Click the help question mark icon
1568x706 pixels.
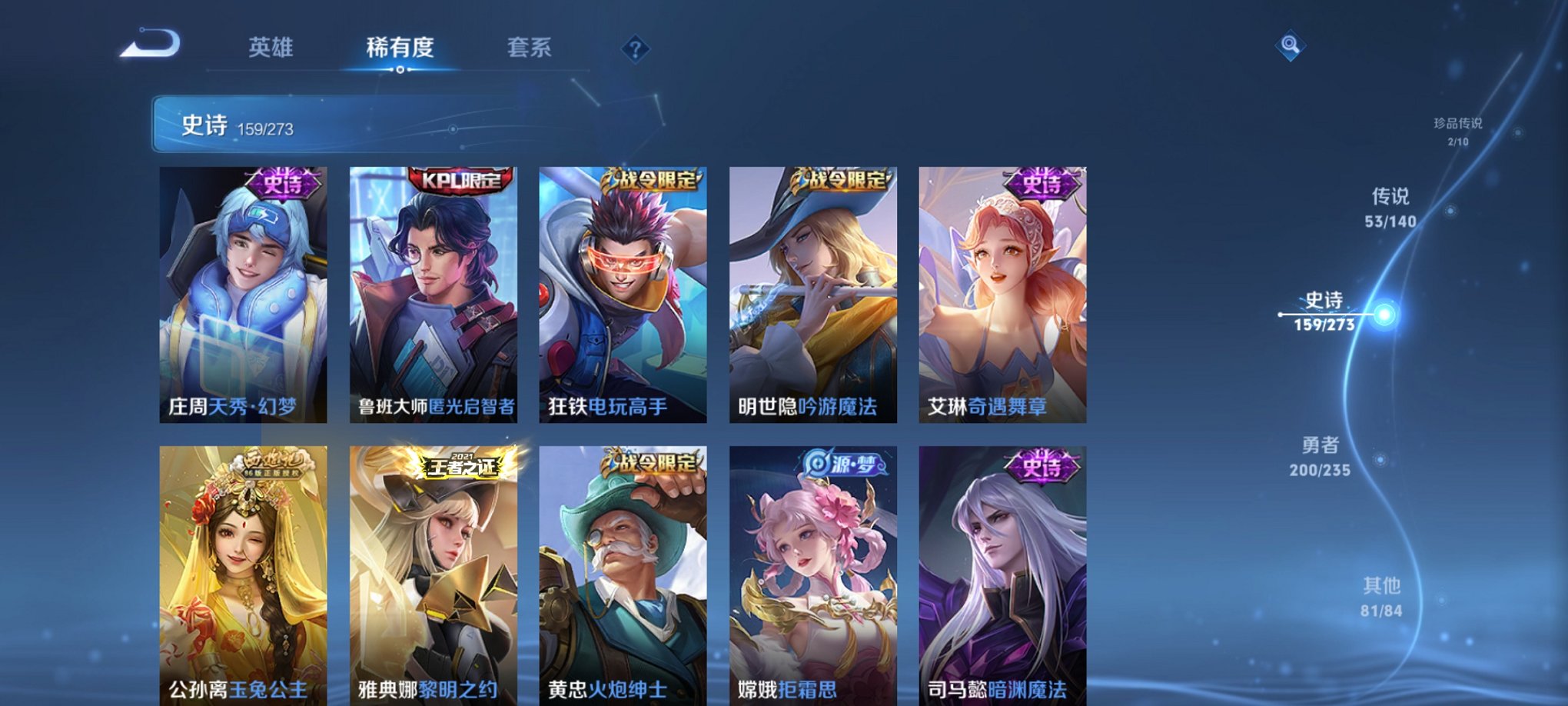pyautogui.click(x=633, y=50)
